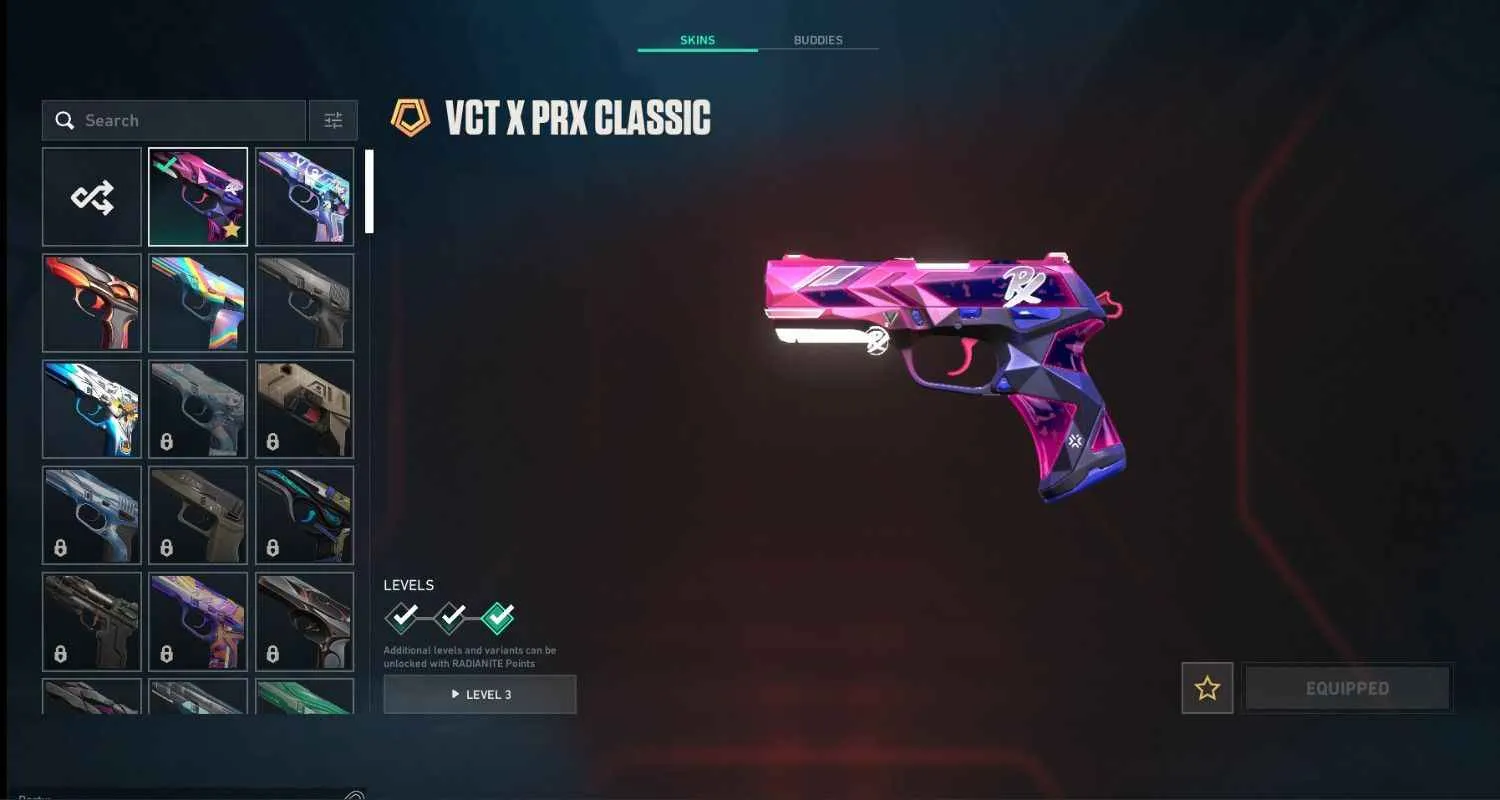Select the SKINS tab
This screenshot has width=1500, height=800.
click(x=697, y=40)
